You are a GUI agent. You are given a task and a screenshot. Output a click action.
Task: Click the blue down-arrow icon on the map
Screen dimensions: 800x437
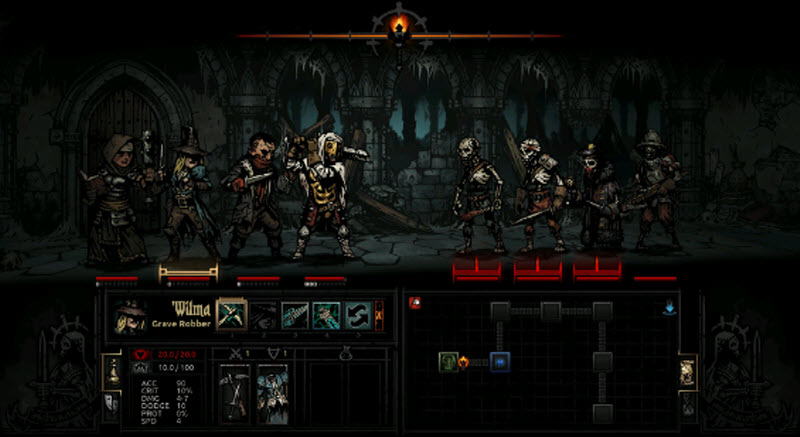pos(669,308)
